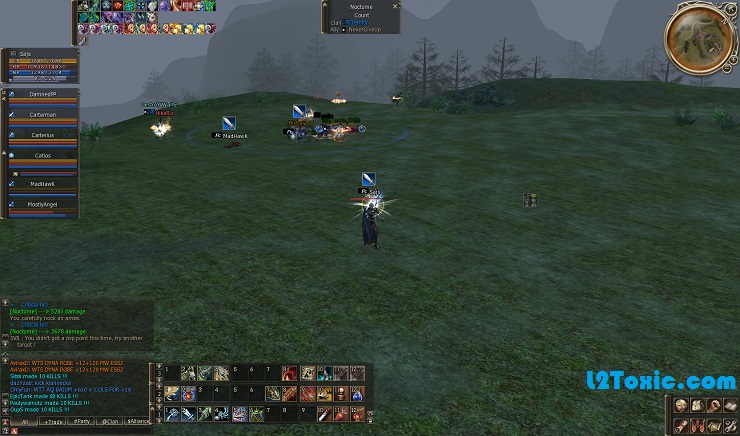The height and width of the screenshot is (436, 740).
Task: Switch to the @Clan chat tab
Action: click(x=109, y=422)
